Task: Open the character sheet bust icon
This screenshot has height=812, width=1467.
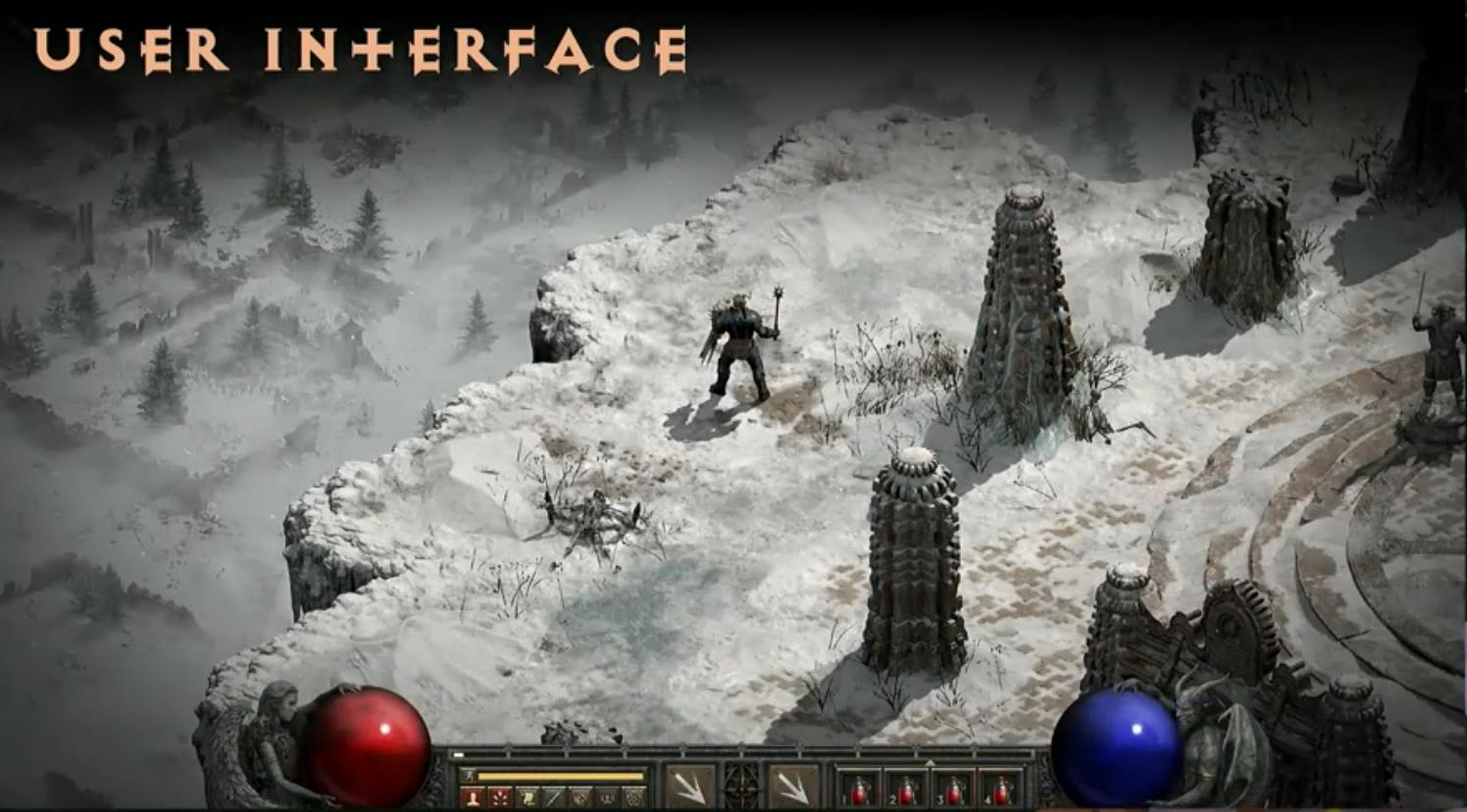Action: [473, 797]
